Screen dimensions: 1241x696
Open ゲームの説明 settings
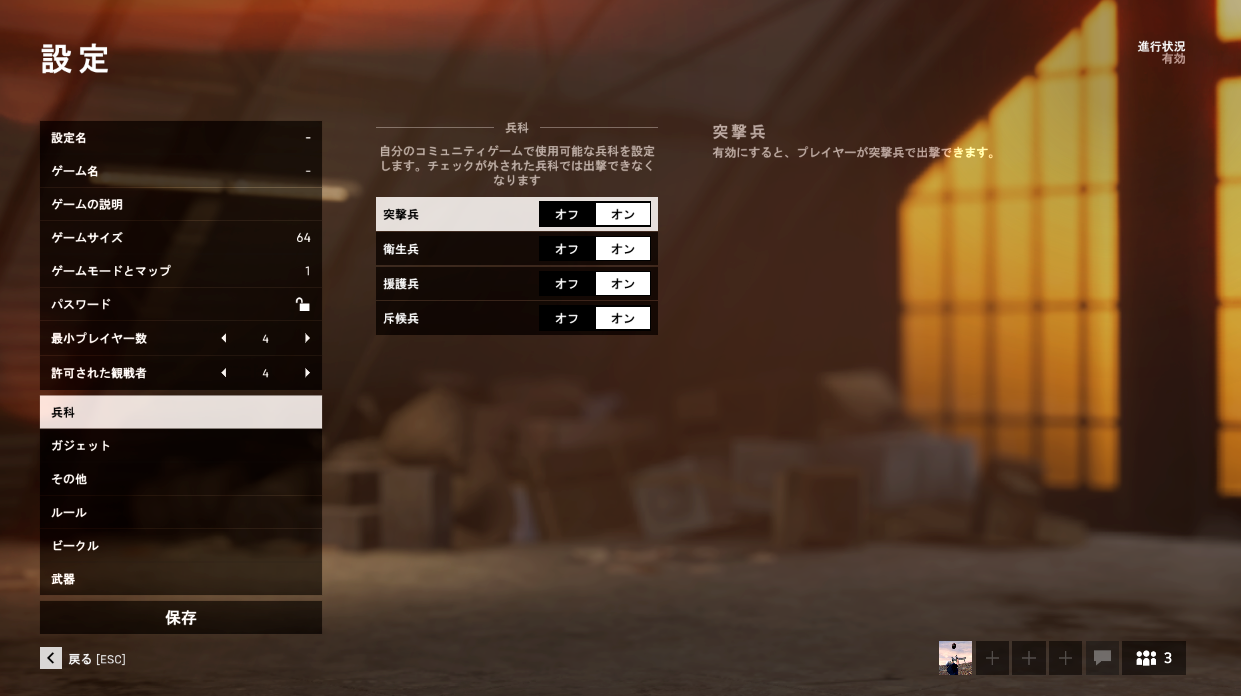[180, 204]
